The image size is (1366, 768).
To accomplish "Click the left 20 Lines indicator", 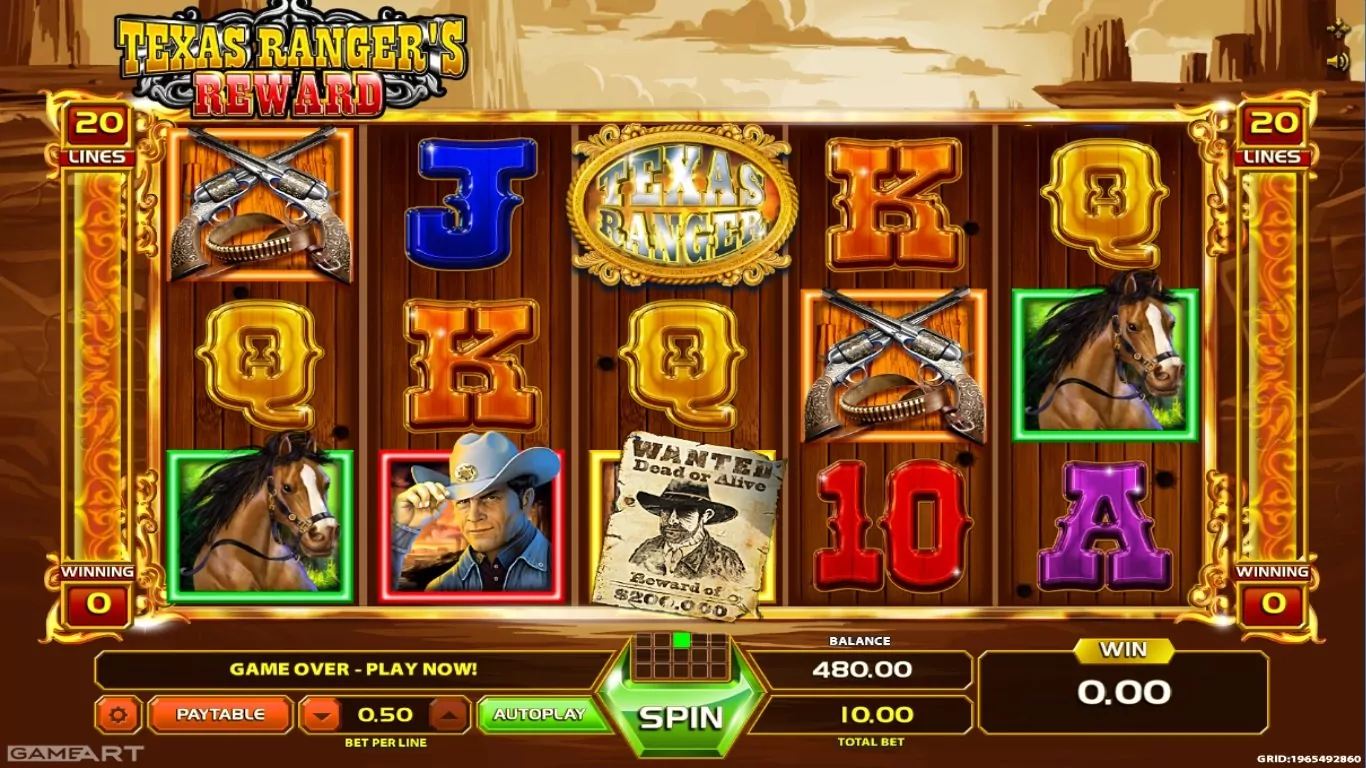I will [97, 135].
